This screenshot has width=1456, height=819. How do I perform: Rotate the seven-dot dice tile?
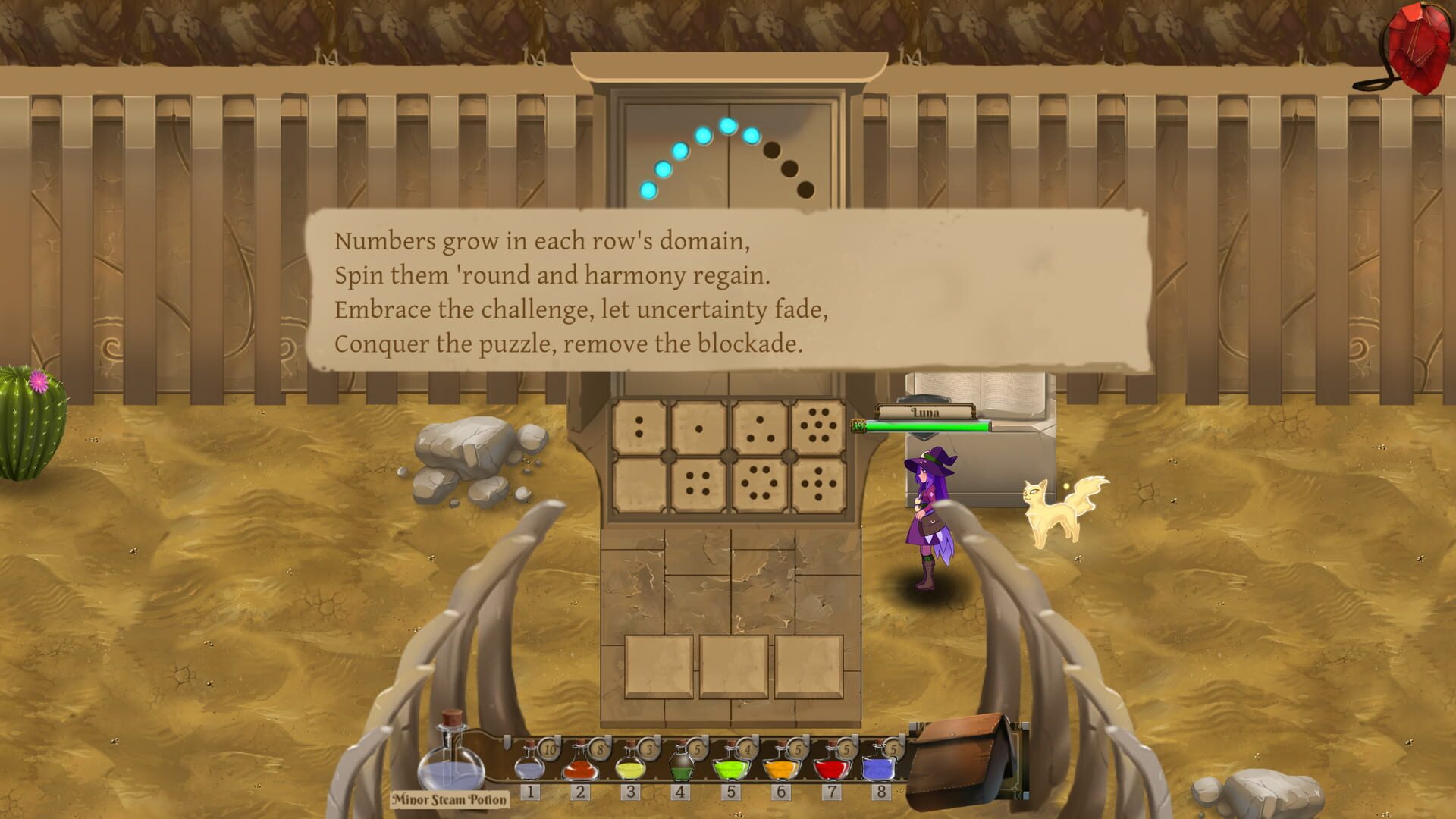(819, 427)
